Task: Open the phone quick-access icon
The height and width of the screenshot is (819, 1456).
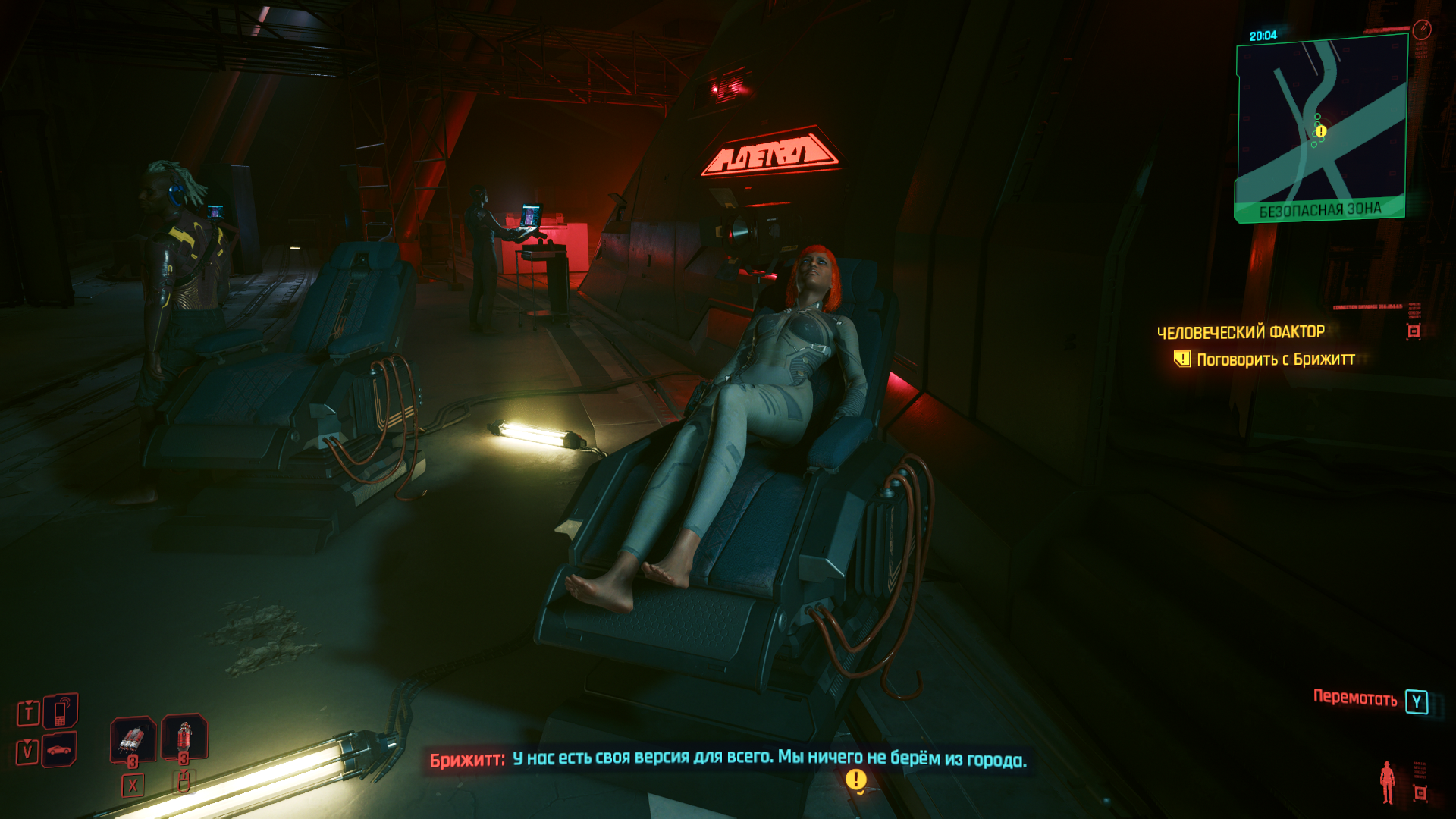Action: [61, 711]
